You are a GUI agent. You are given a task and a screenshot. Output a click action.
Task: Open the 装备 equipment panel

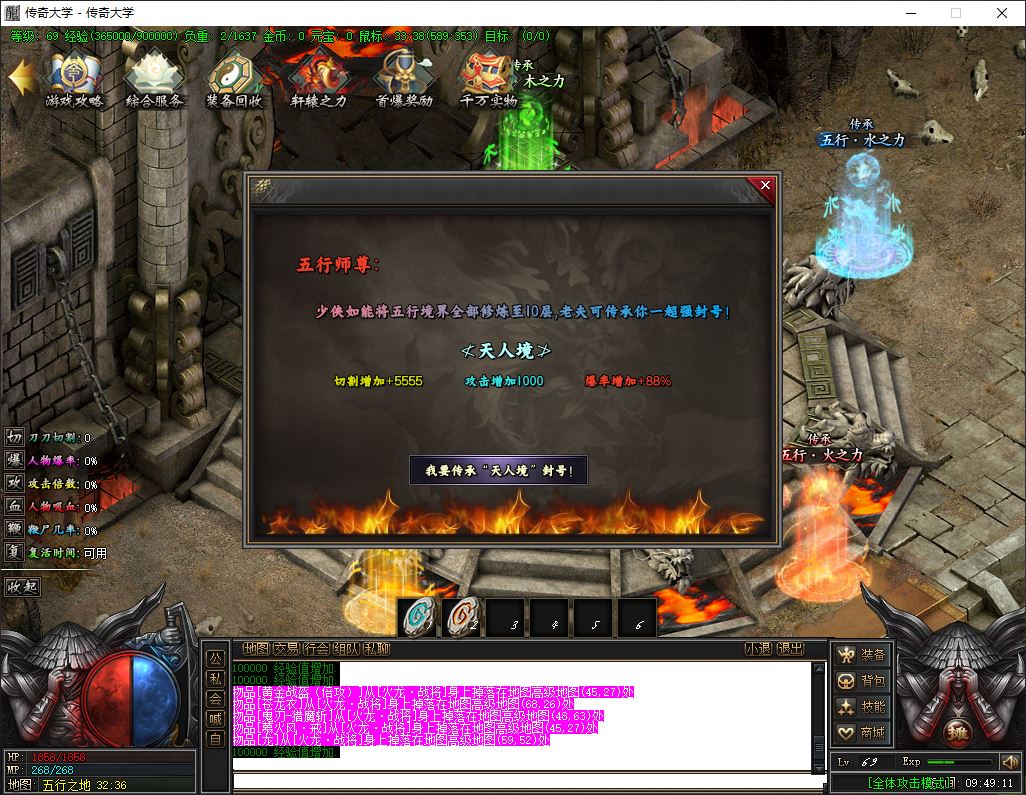tap(862, 655)
